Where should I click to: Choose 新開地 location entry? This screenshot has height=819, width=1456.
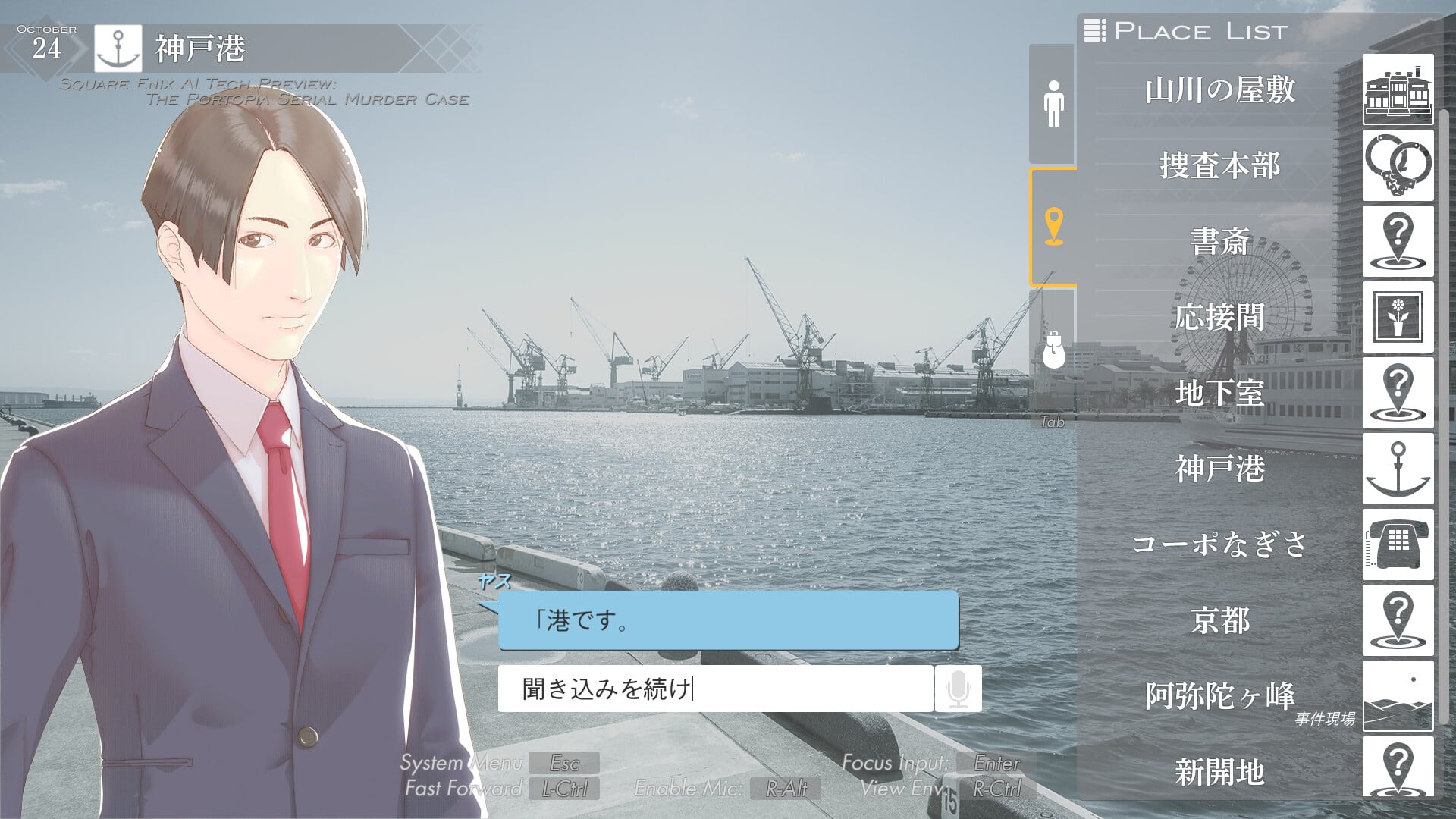point(1219,772)
